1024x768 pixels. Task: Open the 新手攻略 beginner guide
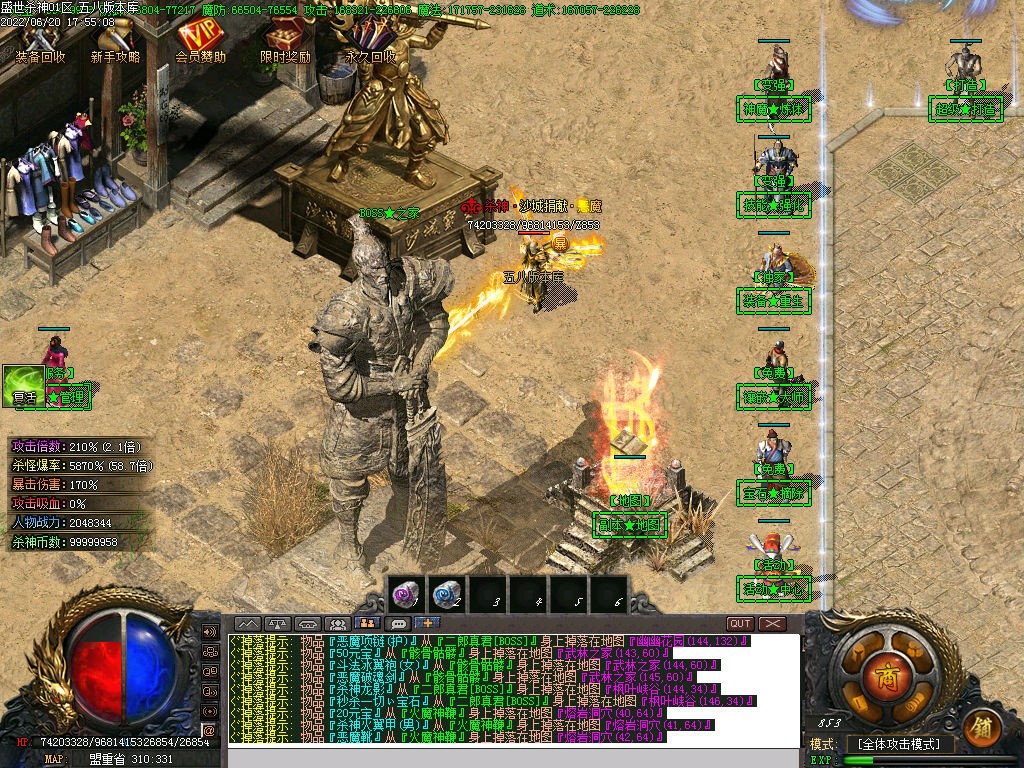[x=115, y=42]
